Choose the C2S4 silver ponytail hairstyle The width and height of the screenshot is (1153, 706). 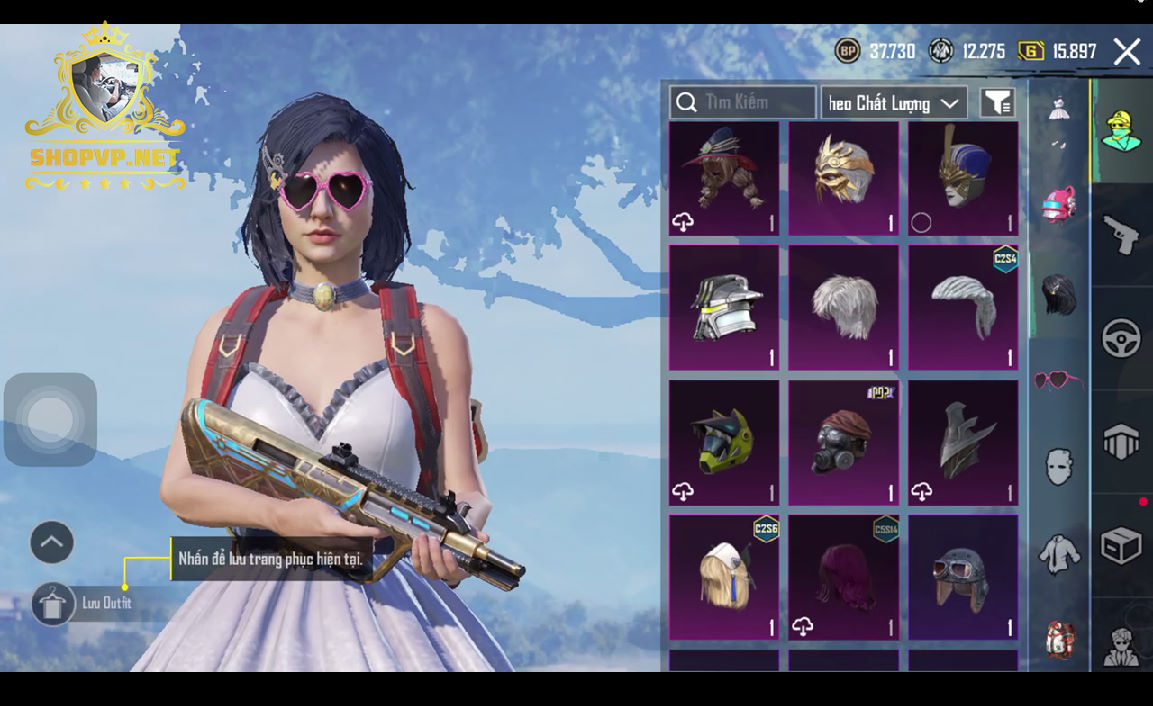pos(962,307)
